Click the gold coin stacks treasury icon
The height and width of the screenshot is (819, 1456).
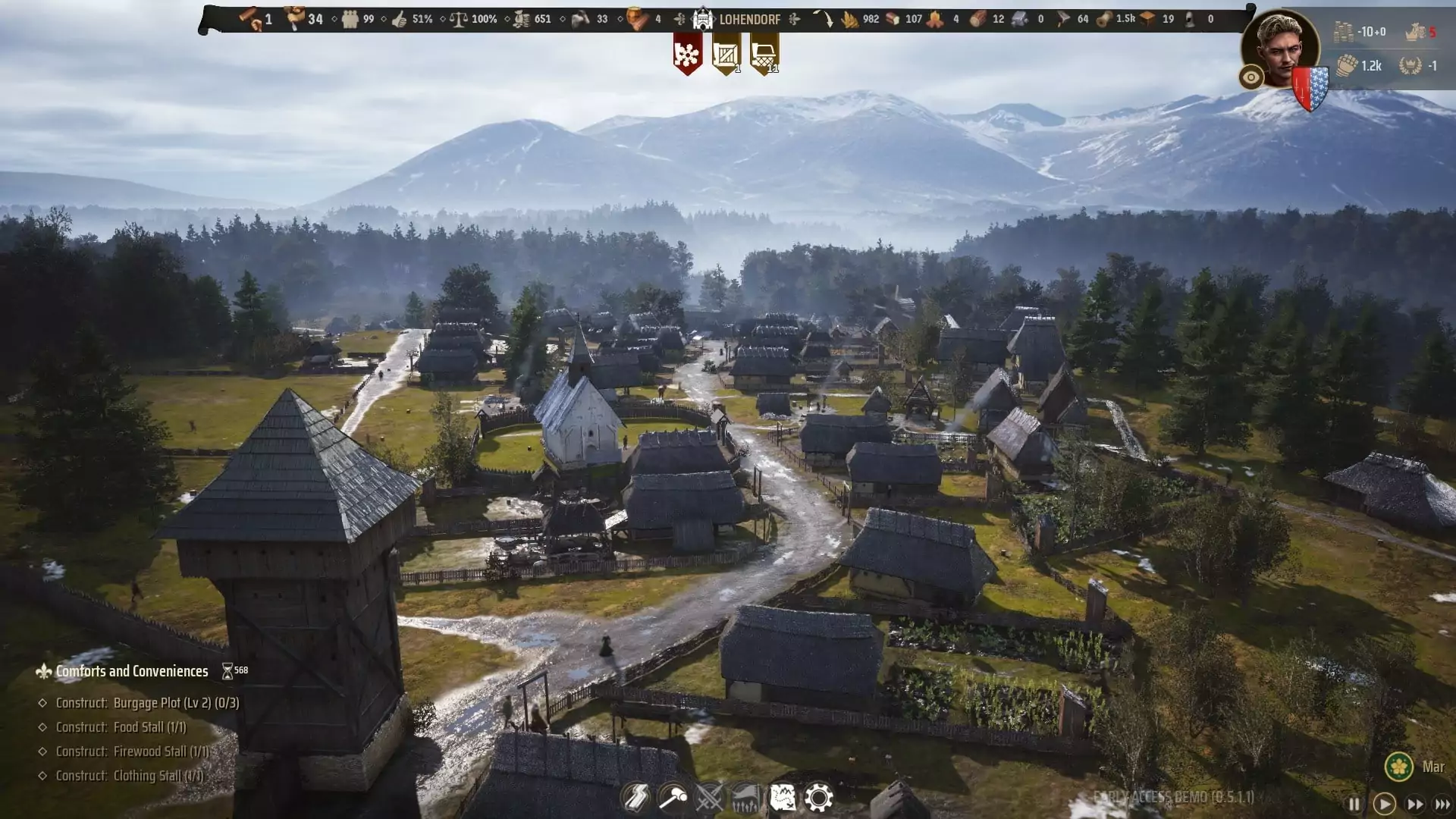coord(1344,32)
